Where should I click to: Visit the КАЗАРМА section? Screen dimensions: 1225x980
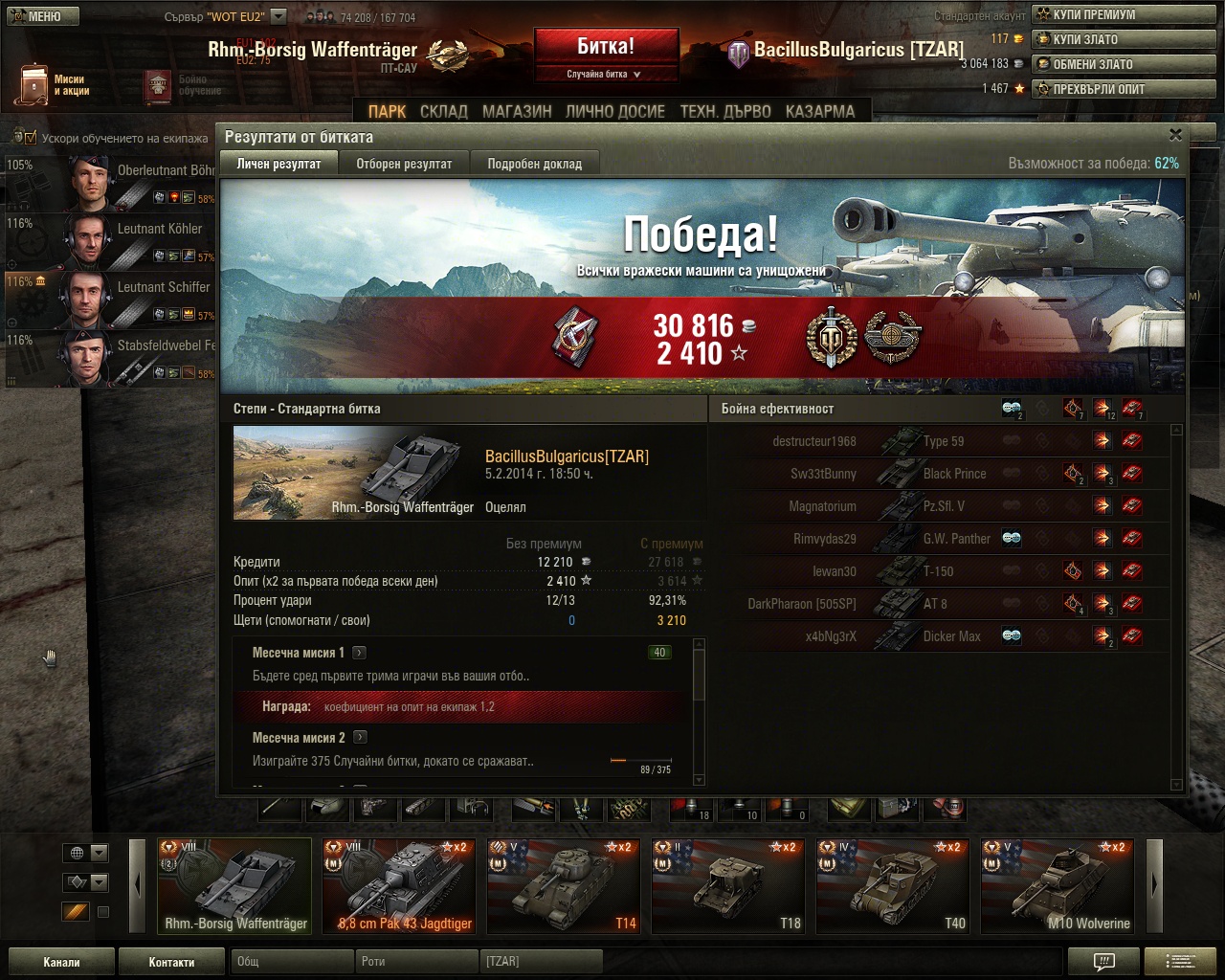(x=820, y=111)
